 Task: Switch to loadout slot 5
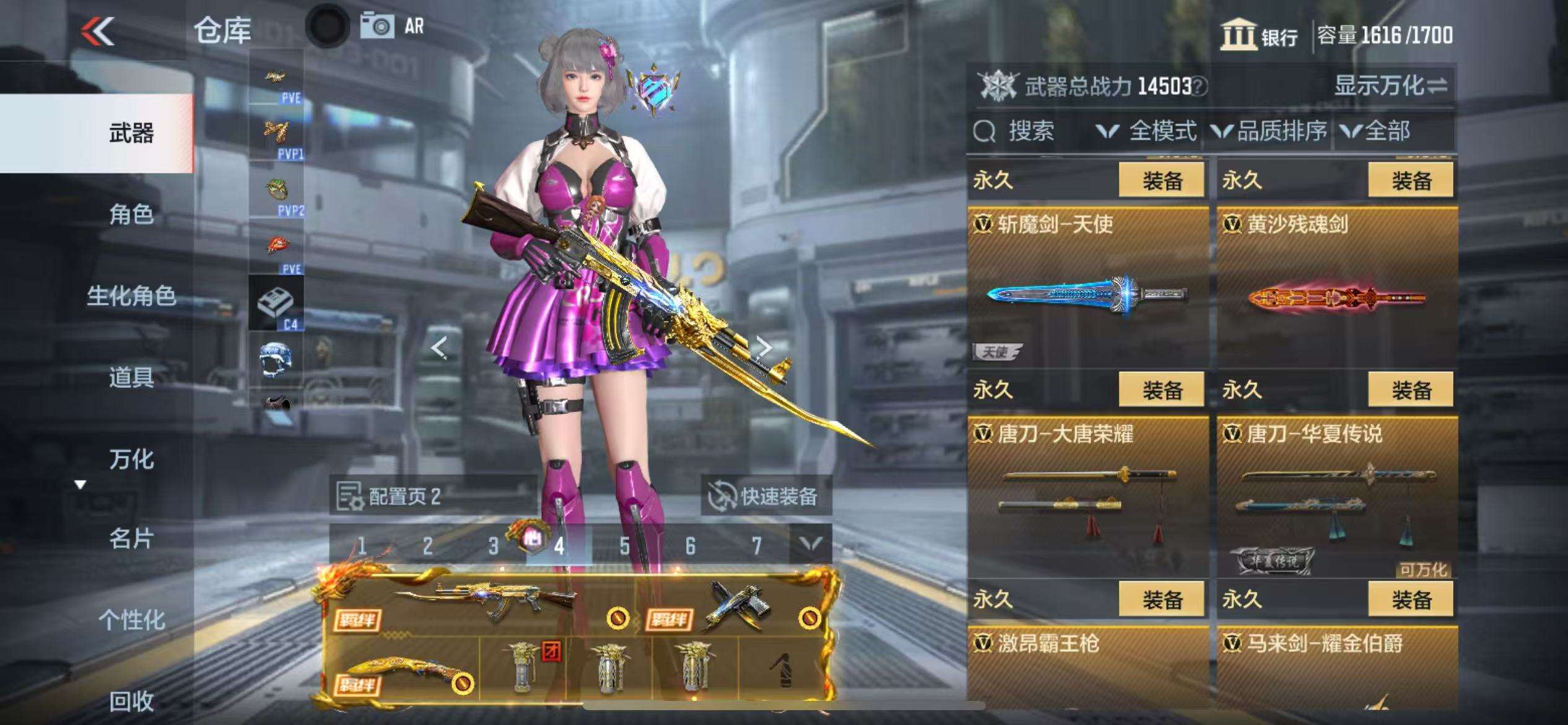(624, 546)
